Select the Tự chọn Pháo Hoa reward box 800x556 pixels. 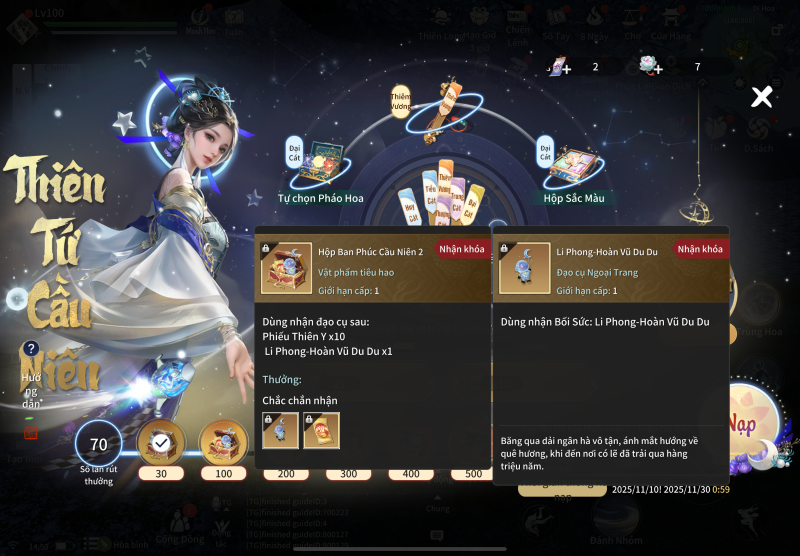320,164
